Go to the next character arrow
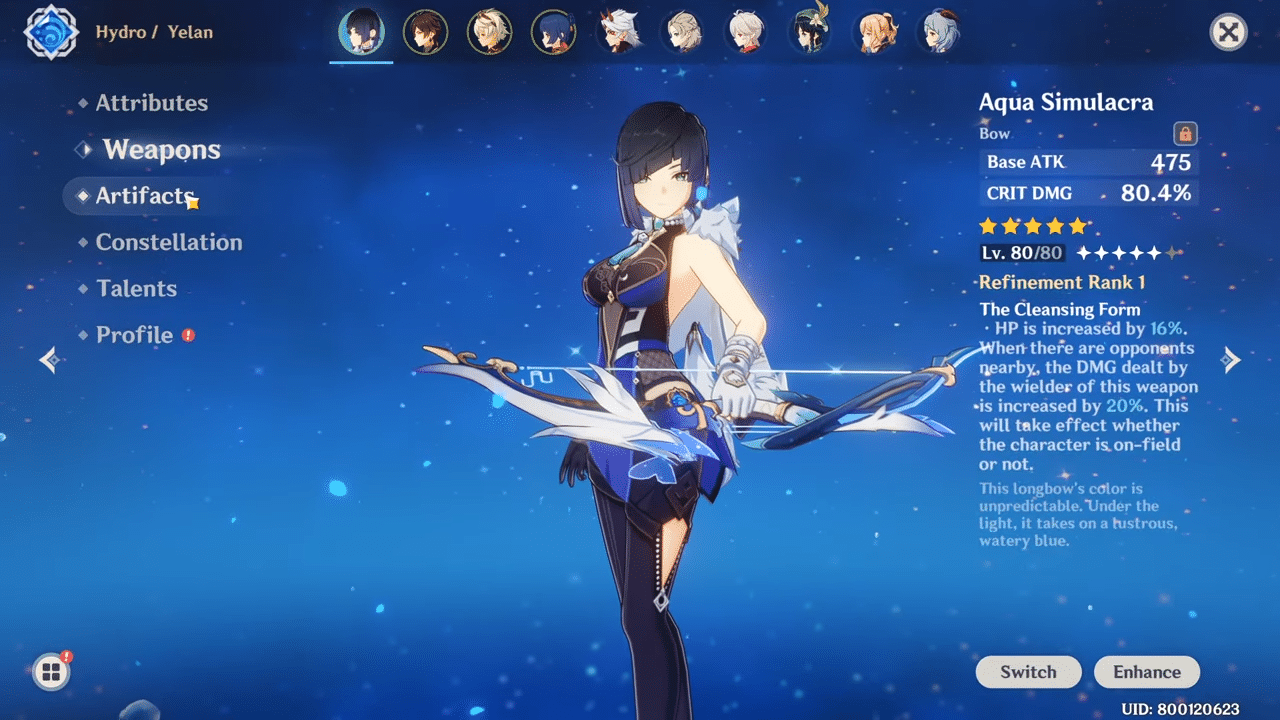1280x720 pixels. point(1232,360)
